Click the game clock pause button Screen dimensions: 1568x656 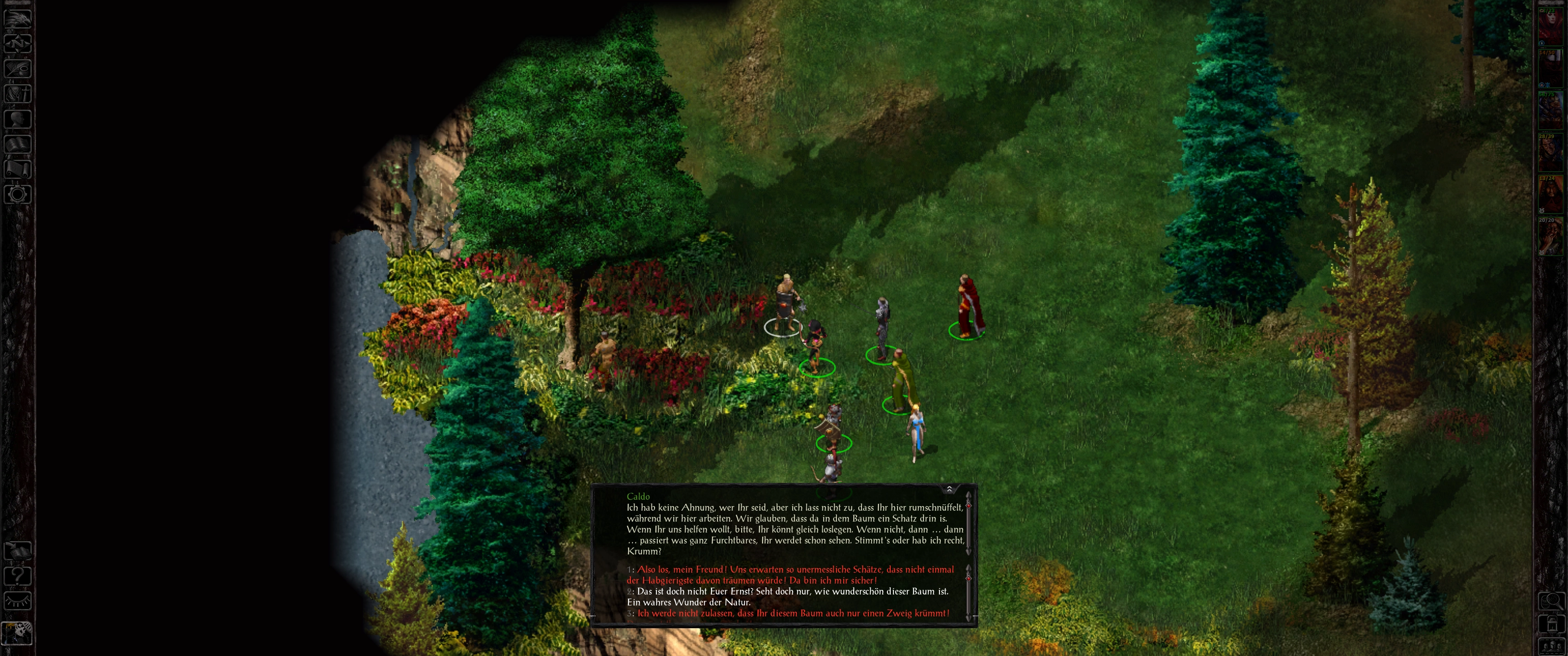point(17,633)
